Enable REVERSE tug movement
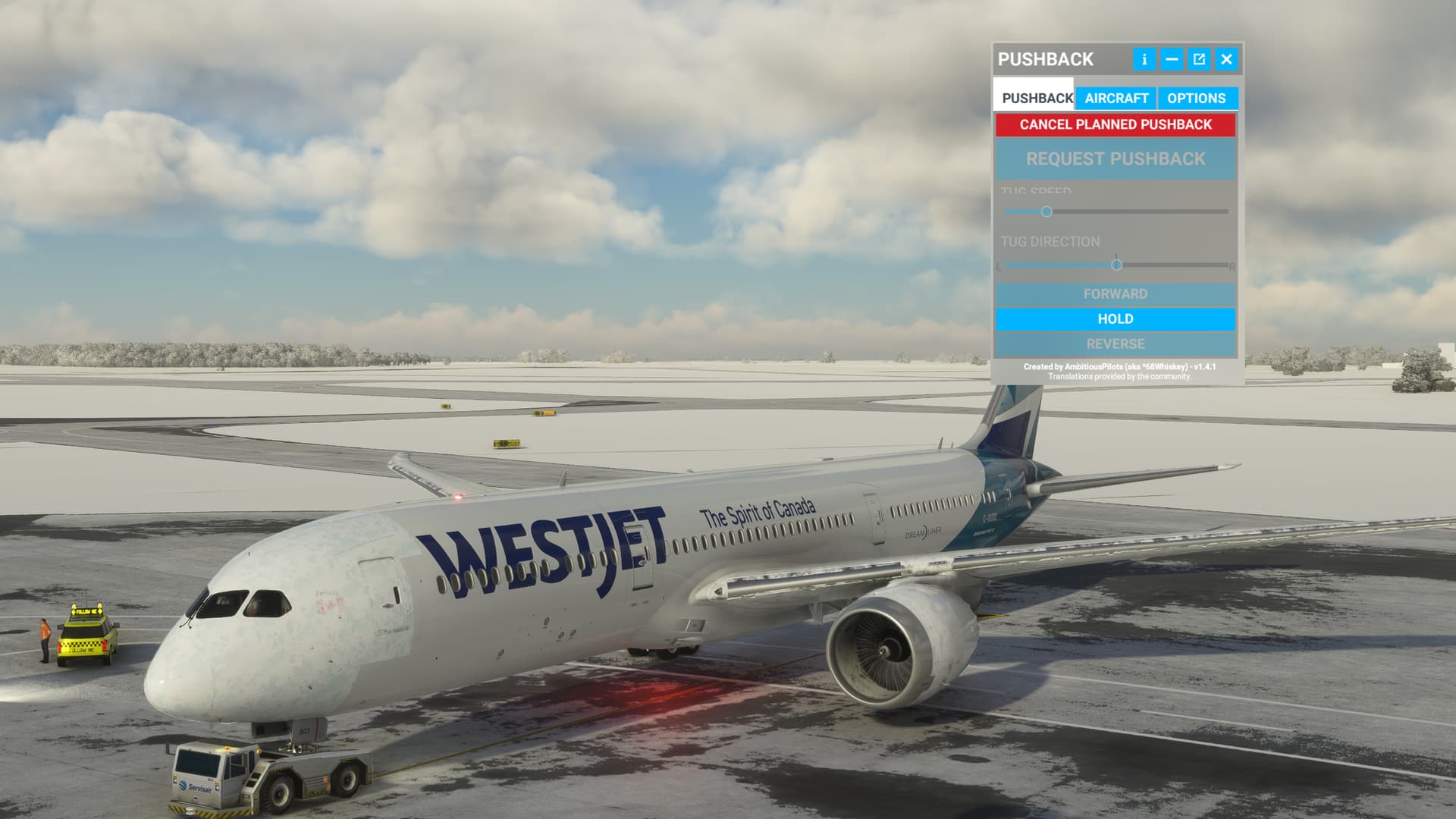The width and height of the screenshot is (1456, 819). (1115, 344)
